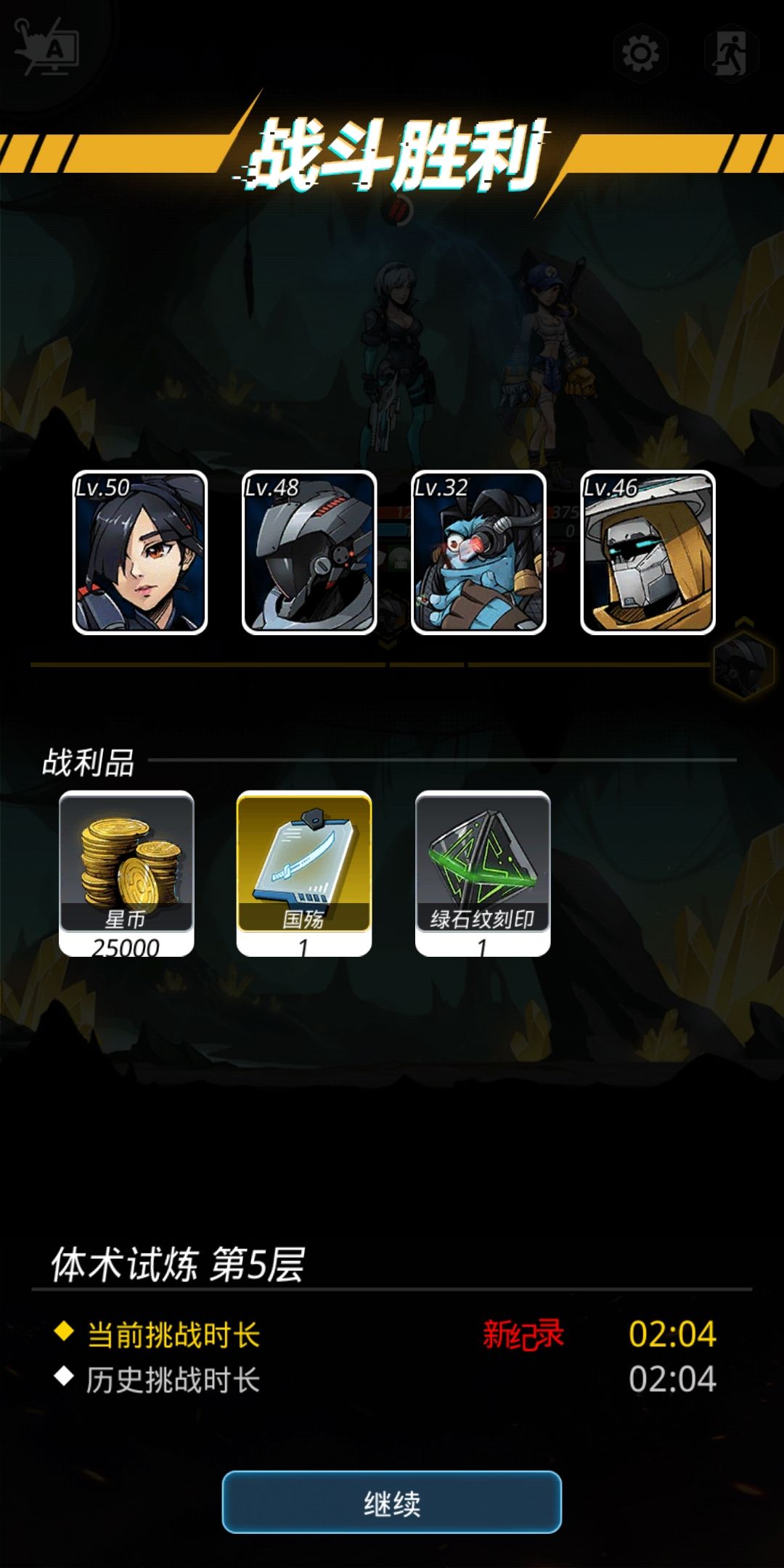Image resolution: width=784 pixels, height=1568 pixels.
Task: Select the Lv.32 blue goblin portrait
Action: (478, 552)
